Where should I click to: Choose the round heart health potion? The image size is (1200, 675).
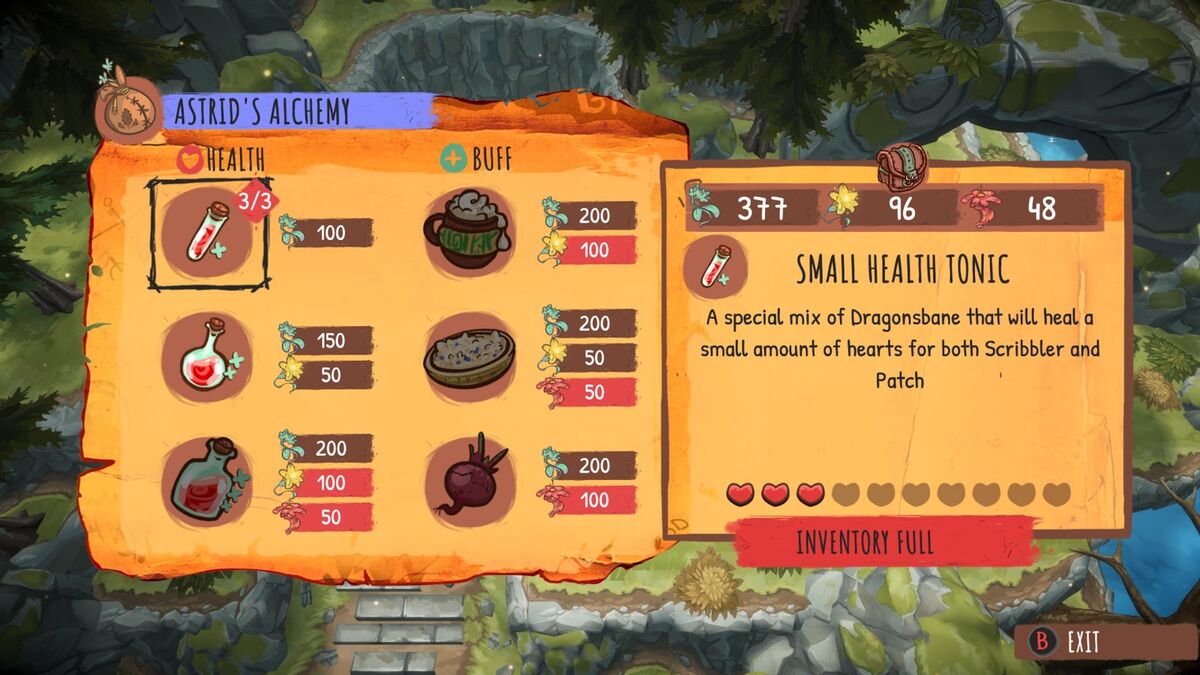pyautogui.click(x=207, y=356)
